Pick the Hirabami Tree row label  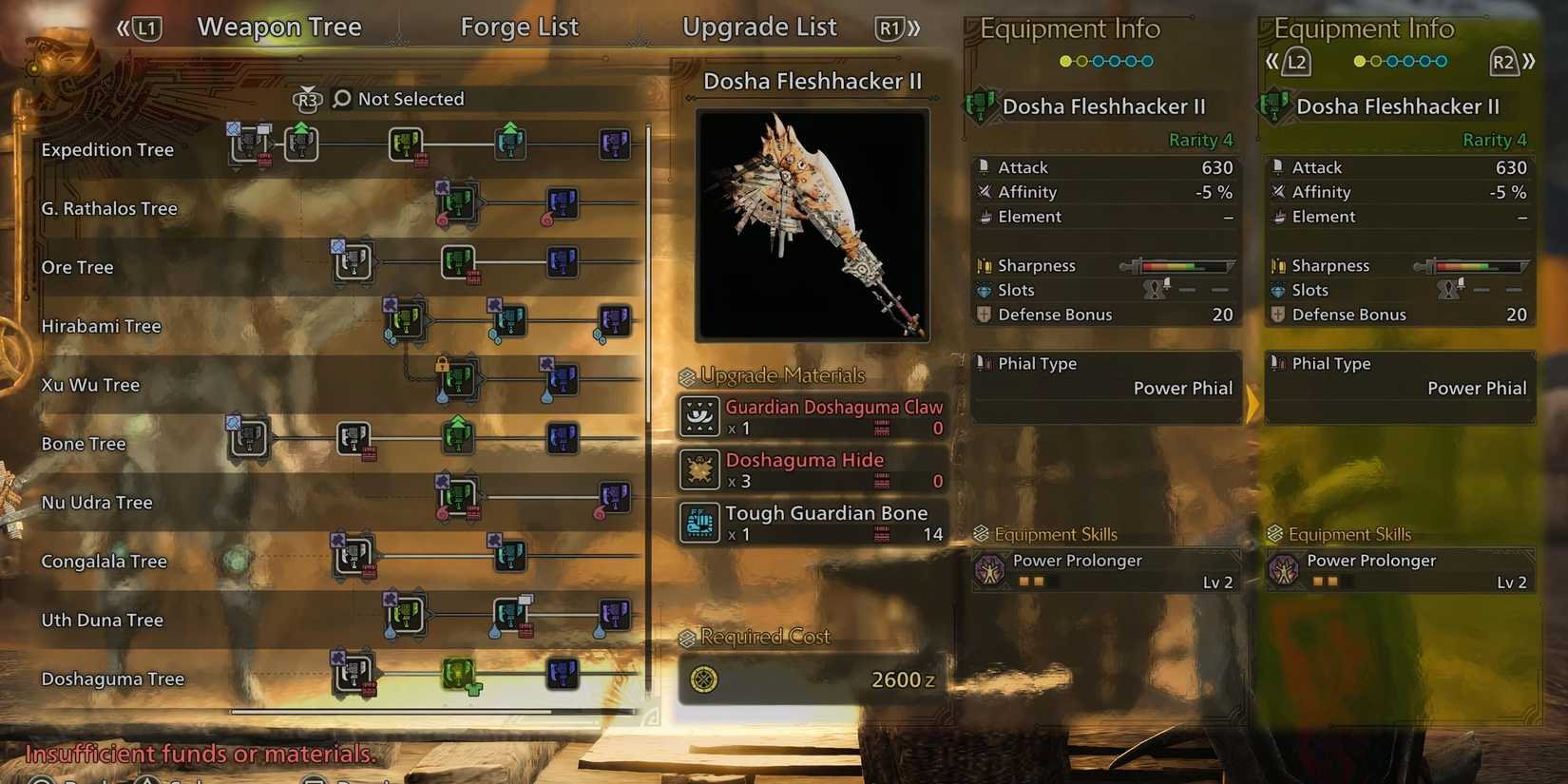[101, 327]
